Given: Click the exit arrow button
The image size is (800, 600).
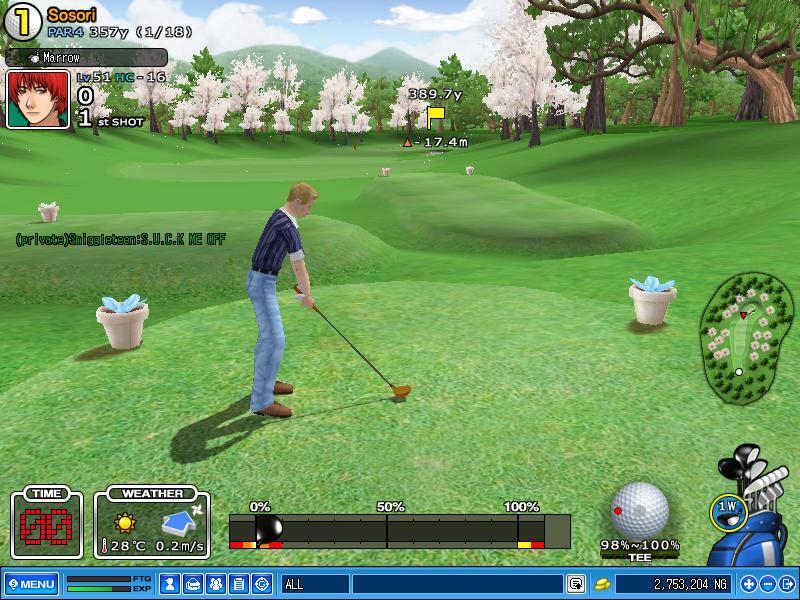Looking at the screenshot, I should pyautogui.click(x=787, y=584).
